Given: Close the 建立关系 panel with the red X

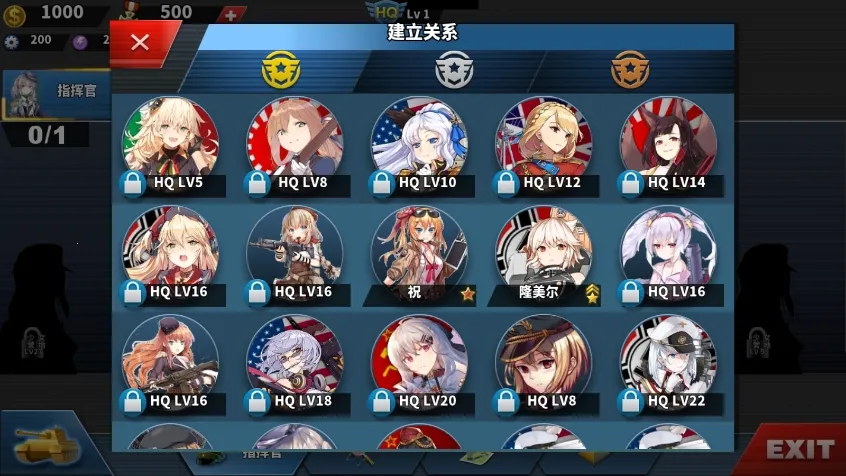Looking at the screenshot, I should [x=140, y=42].
